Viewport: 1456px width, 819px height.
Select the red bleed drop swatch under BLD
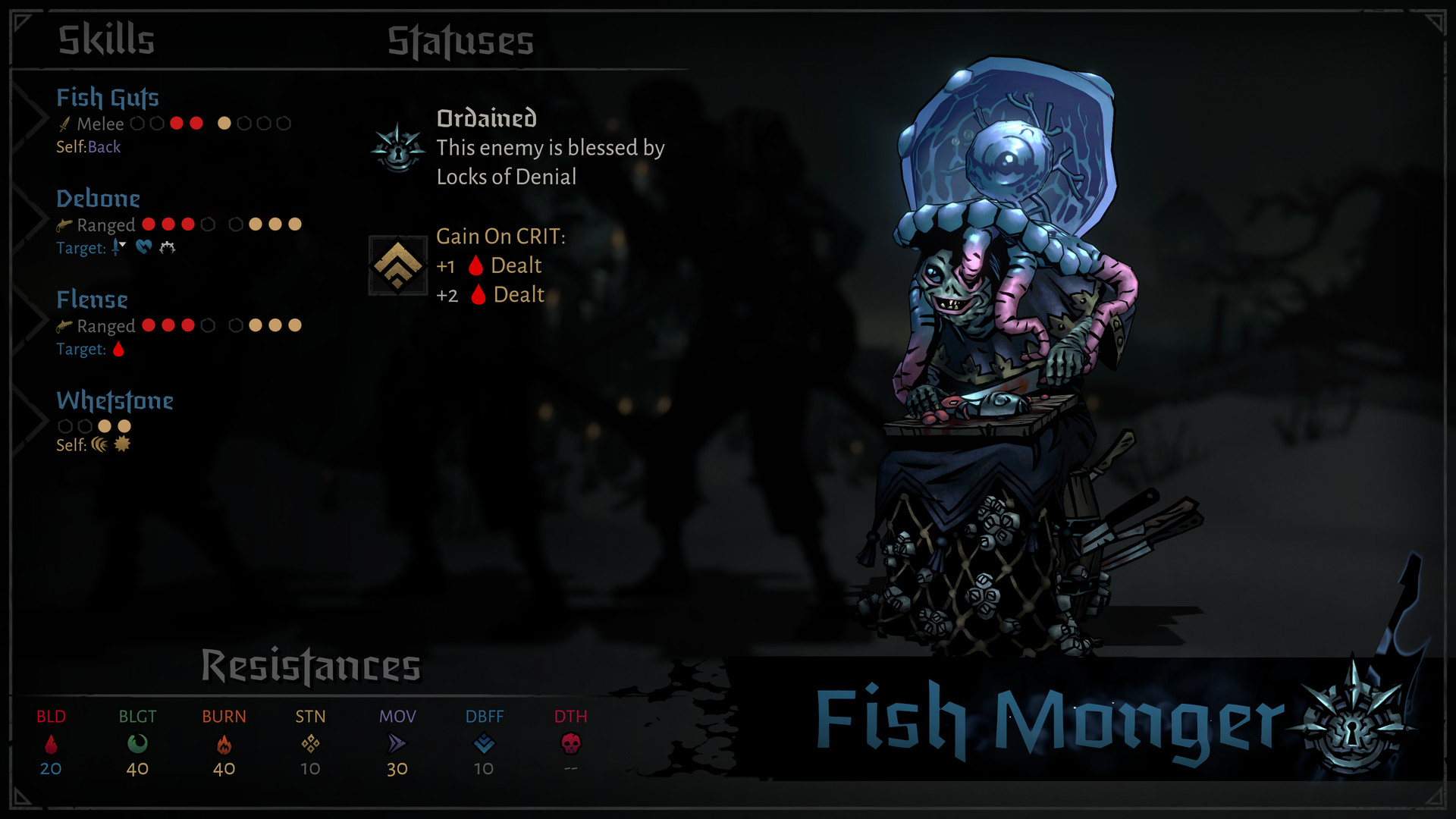(50, 745)
